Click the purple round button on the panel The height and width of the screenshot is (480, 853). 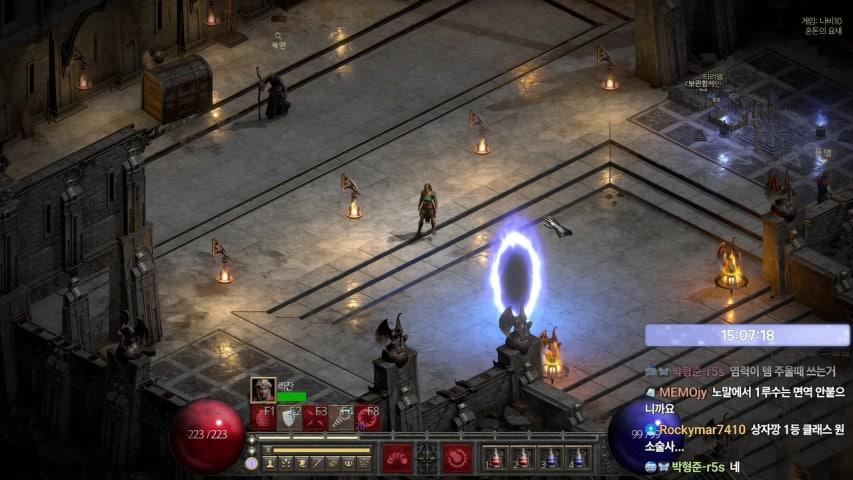click(x=251, y=463)
